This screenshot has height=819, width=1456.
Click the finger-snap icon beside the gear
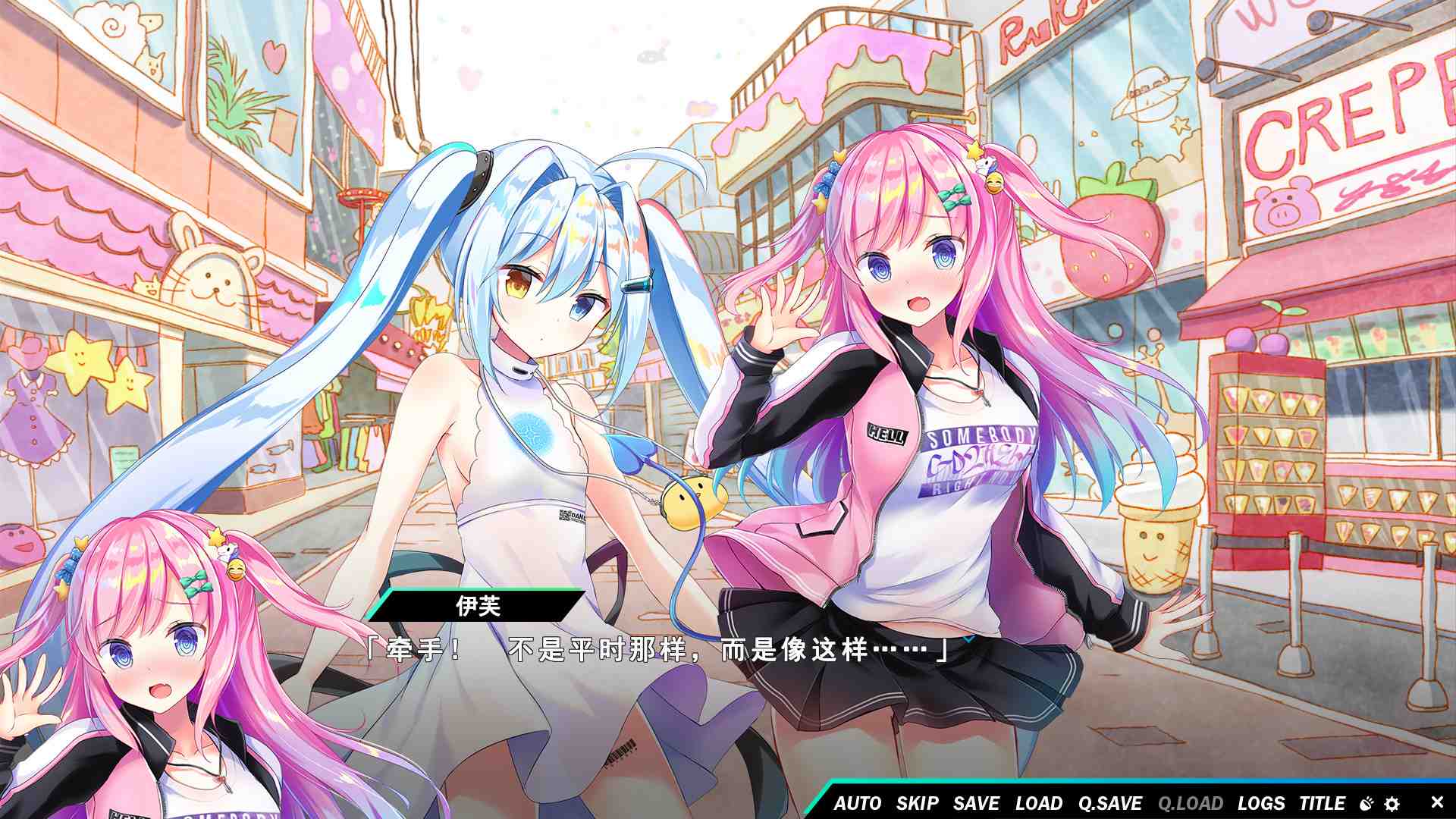[x=1366, y=804]
